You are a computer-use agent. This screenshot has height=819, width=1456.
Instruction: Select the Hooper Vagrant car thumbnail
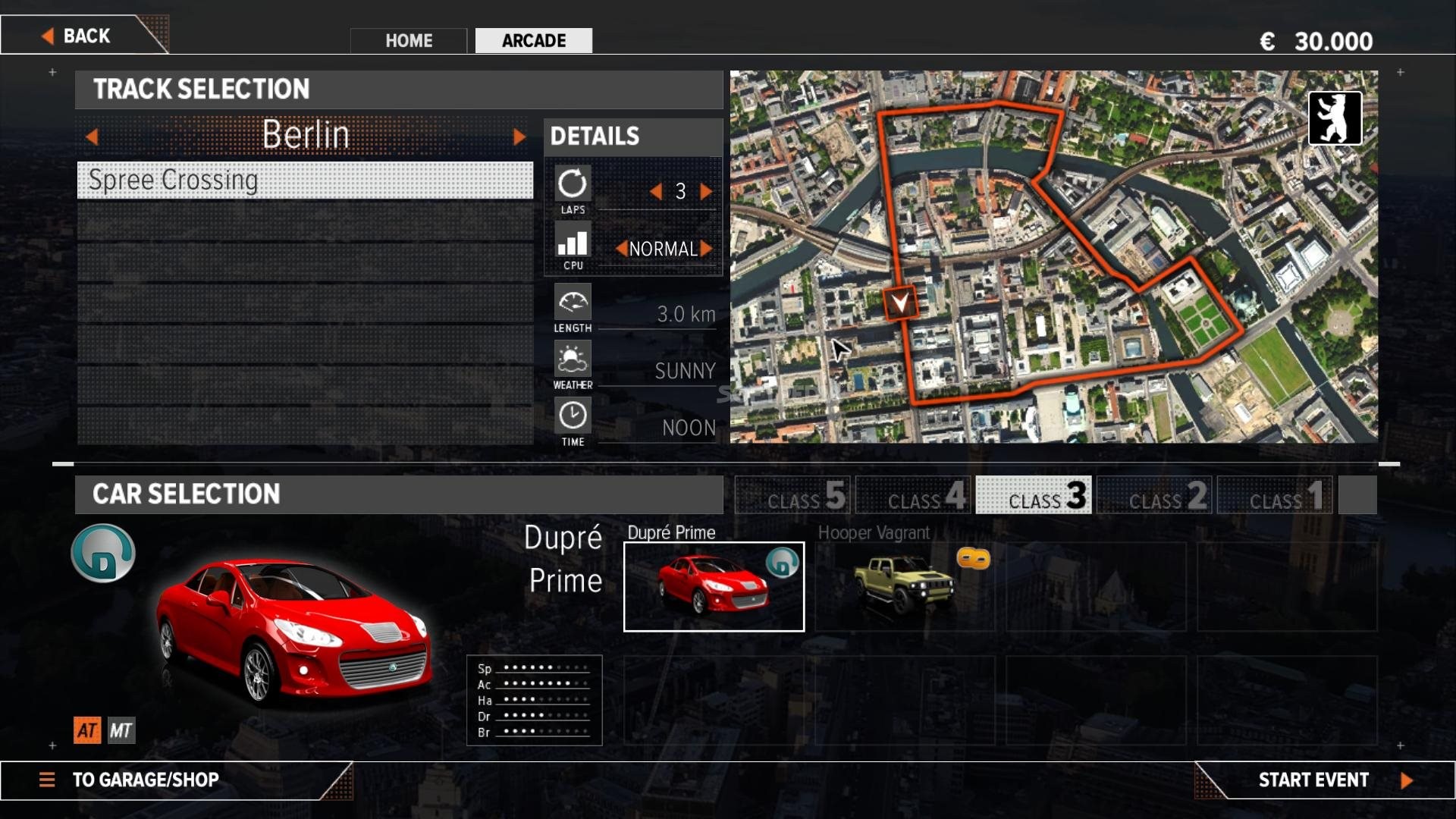point(907,587)
